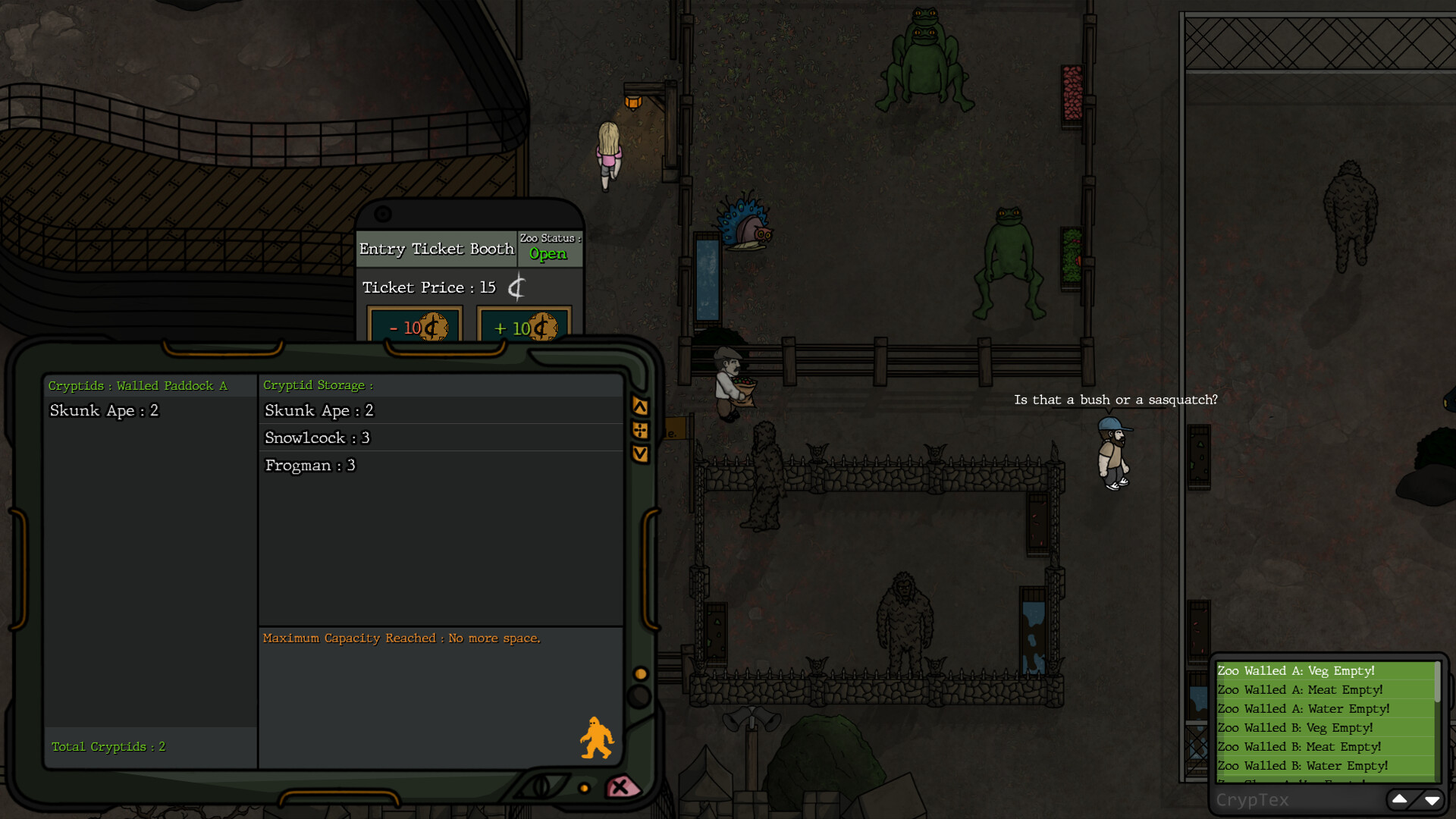Click the Entry Ticket Booth title bar
The width and height of the screenshot is (1456, 819).
click(437, 249)
